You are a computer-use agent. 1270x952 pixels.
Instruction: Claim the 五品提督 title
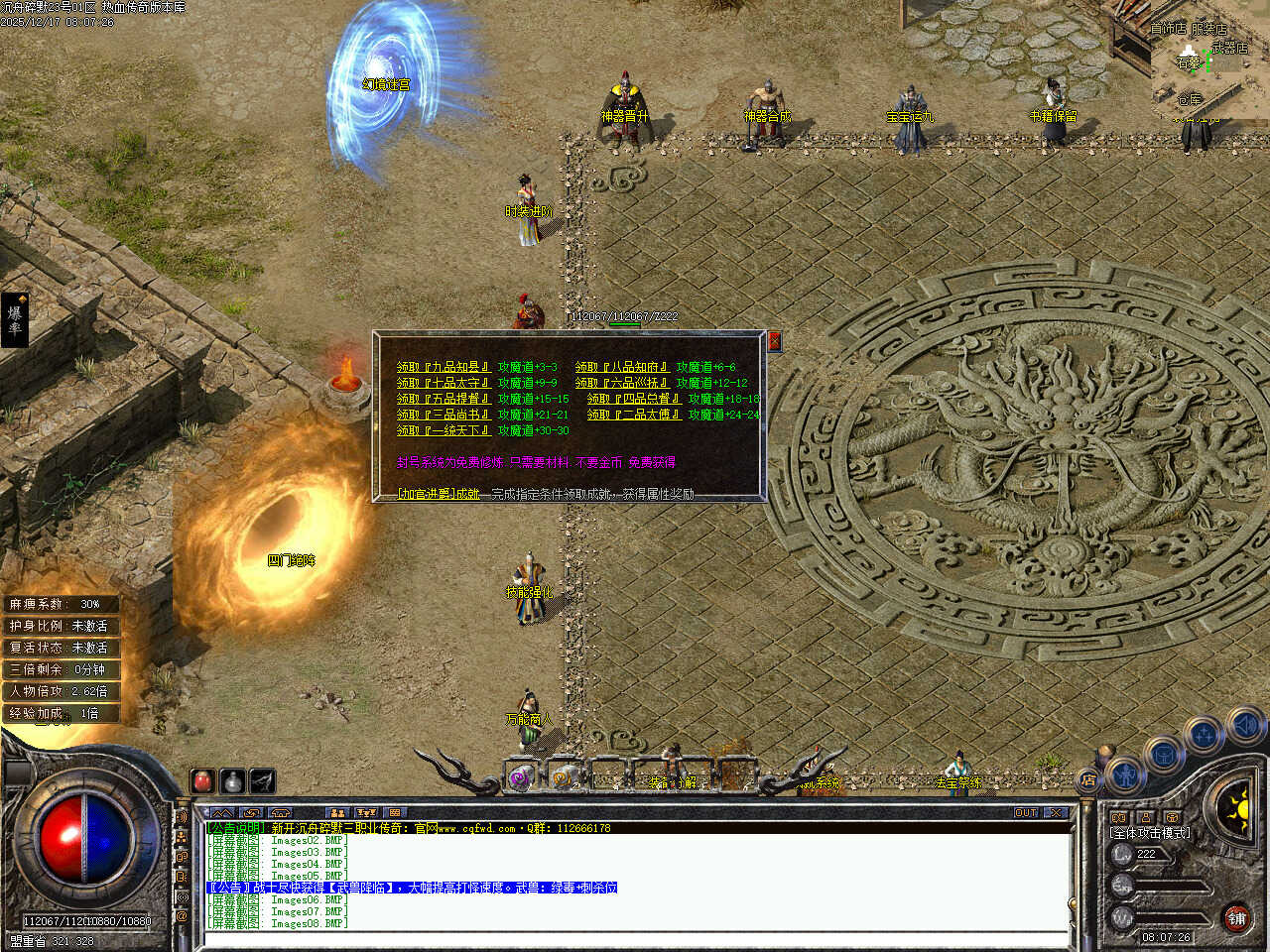click(444, 399)
